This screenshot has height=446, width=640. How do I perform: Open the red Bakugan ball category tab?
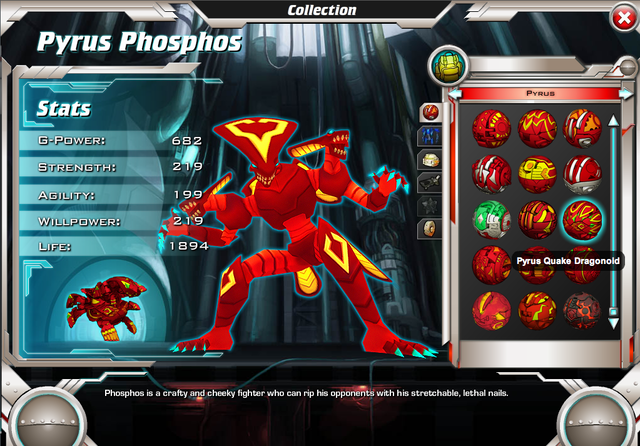tap(429, 111)
